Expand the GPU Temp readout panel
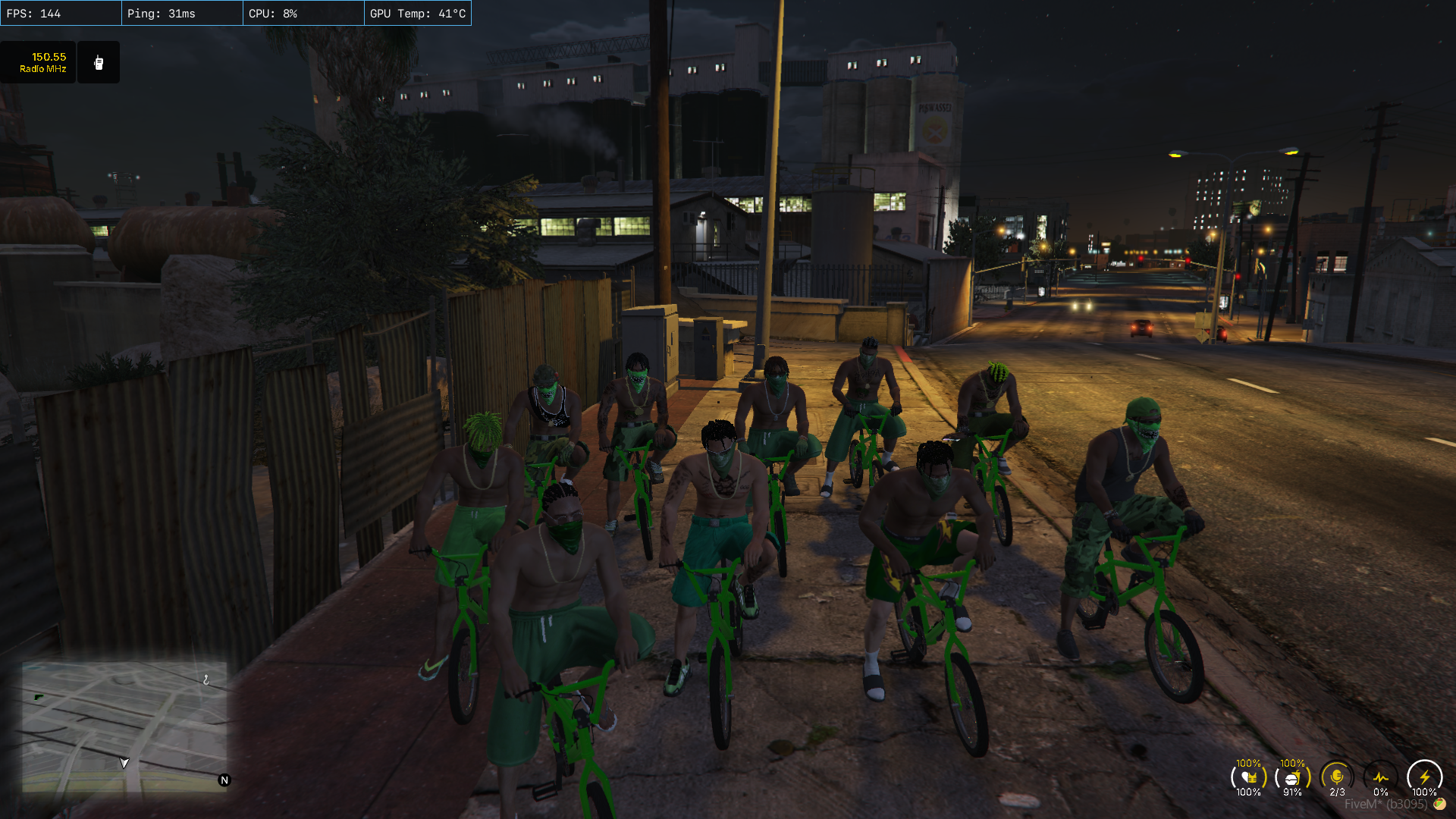The width and height of the screenshot is (1456, 819). pyautogui.click(x=418, y=12)
